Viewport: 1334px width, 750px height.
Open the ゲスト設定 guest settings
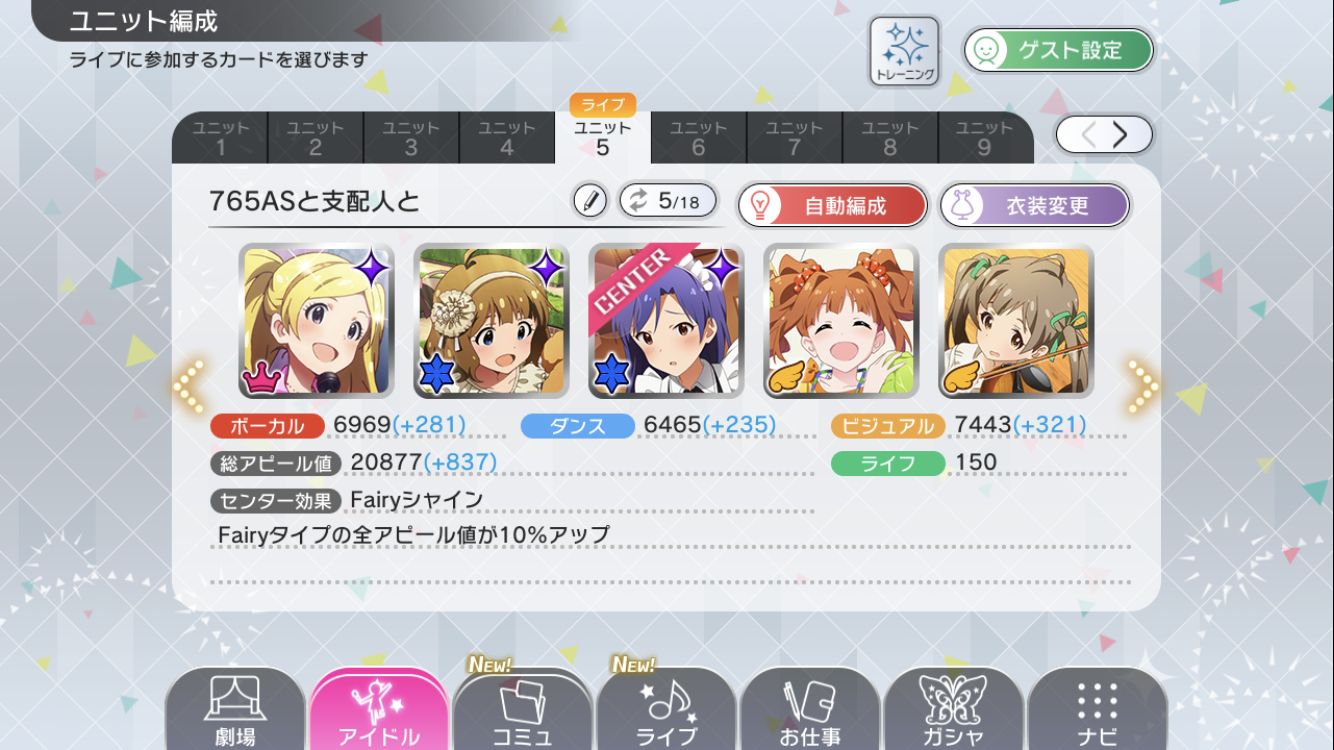(x=1059, y=50)
